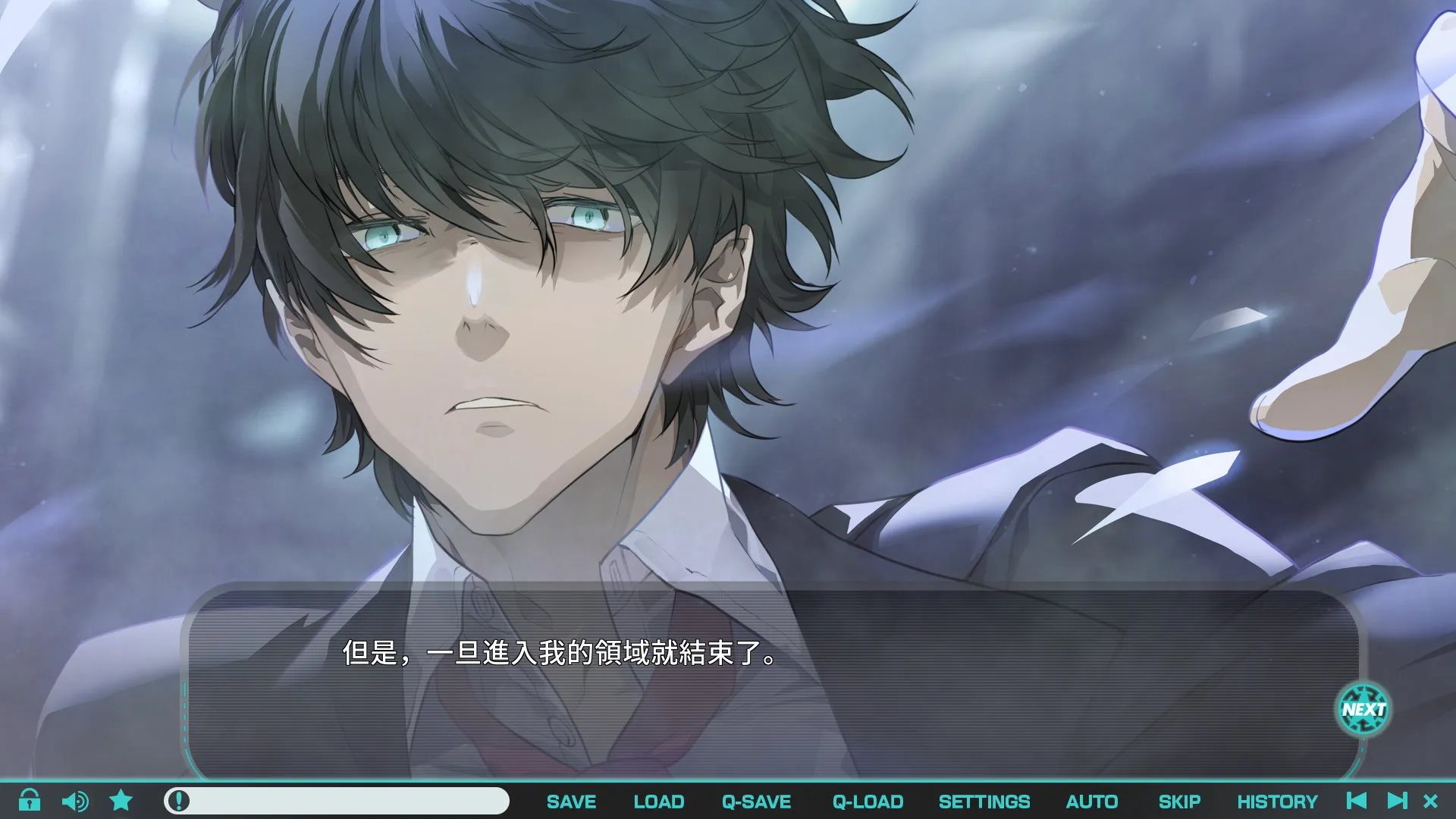Open the SAVE screen
This screenshot has width=1456, height=819.
(571, 801)
